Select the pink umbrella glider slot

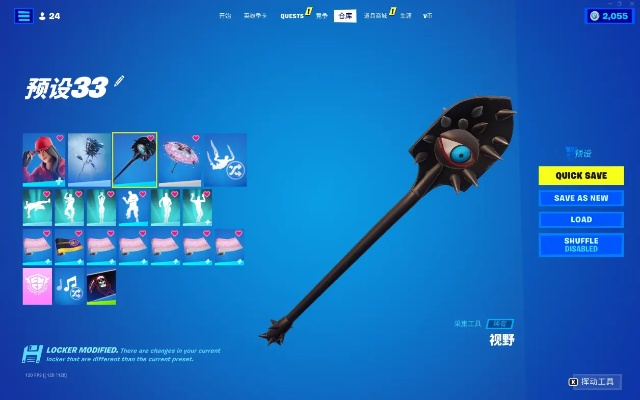coord(180,159)
